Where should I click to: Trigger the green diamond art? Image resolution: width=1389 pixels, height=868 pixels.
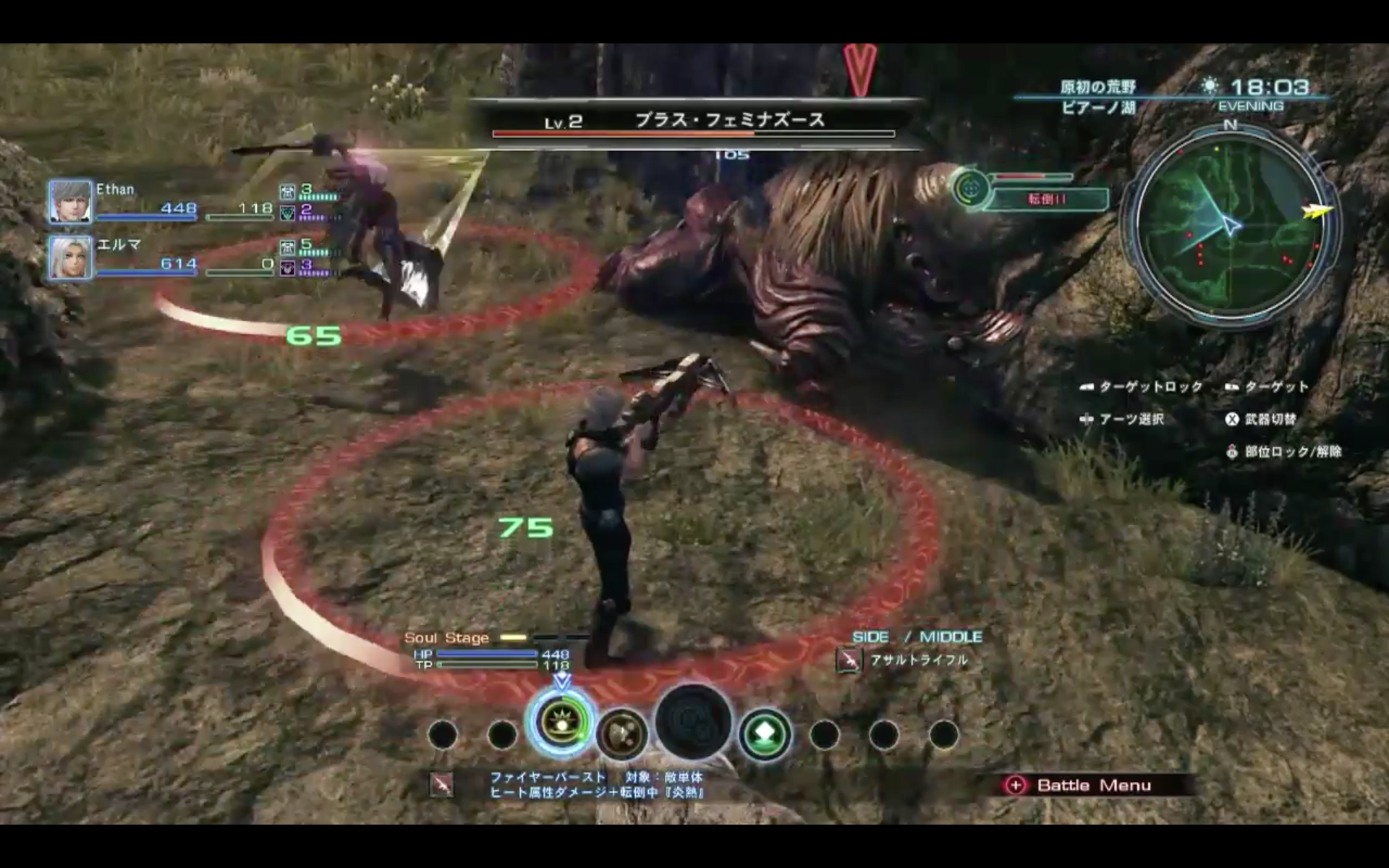click(x=764, y=734)
